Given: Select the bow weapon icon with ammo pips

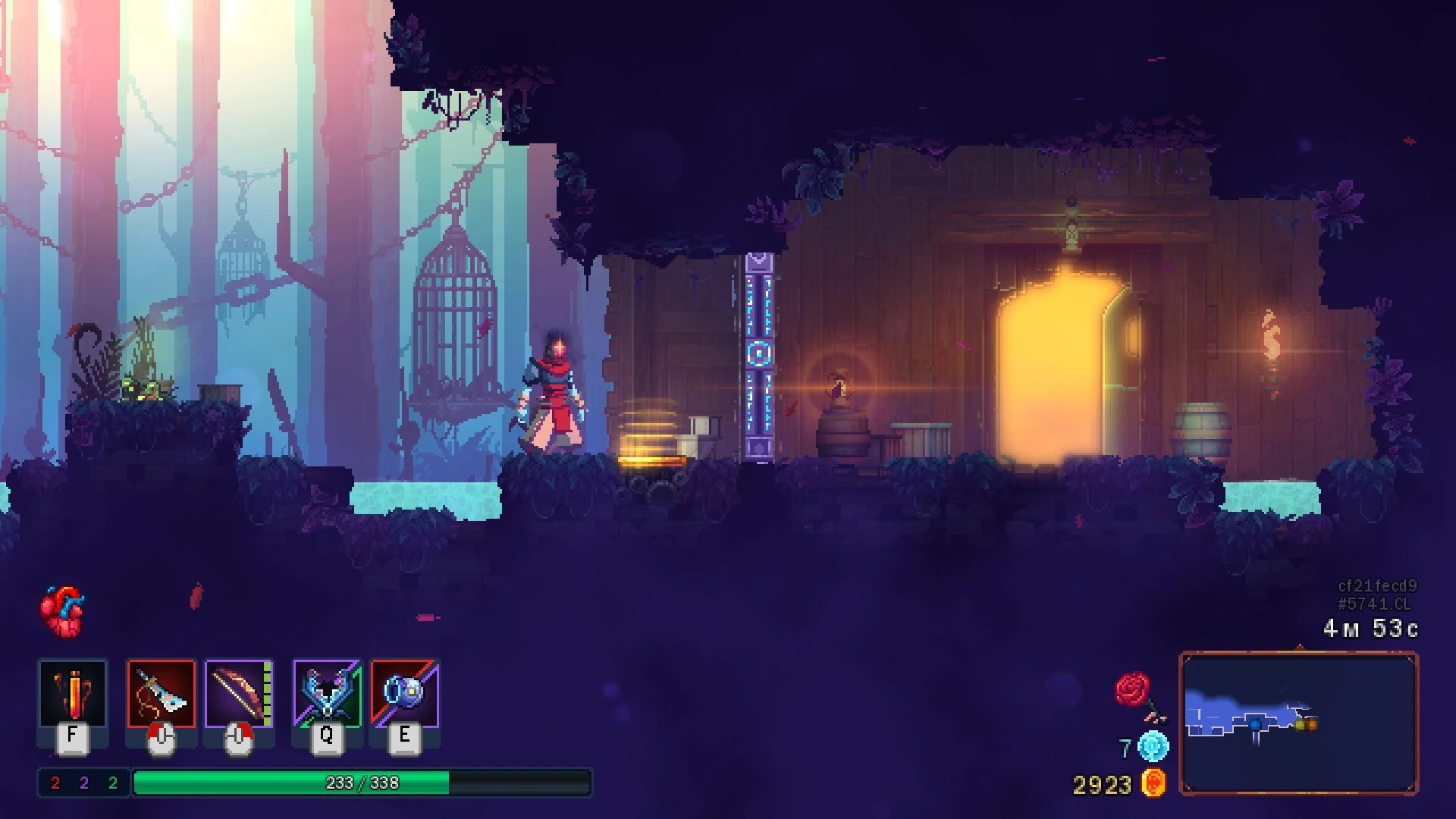Looking at the screenshot, I should tap(239, 694).
